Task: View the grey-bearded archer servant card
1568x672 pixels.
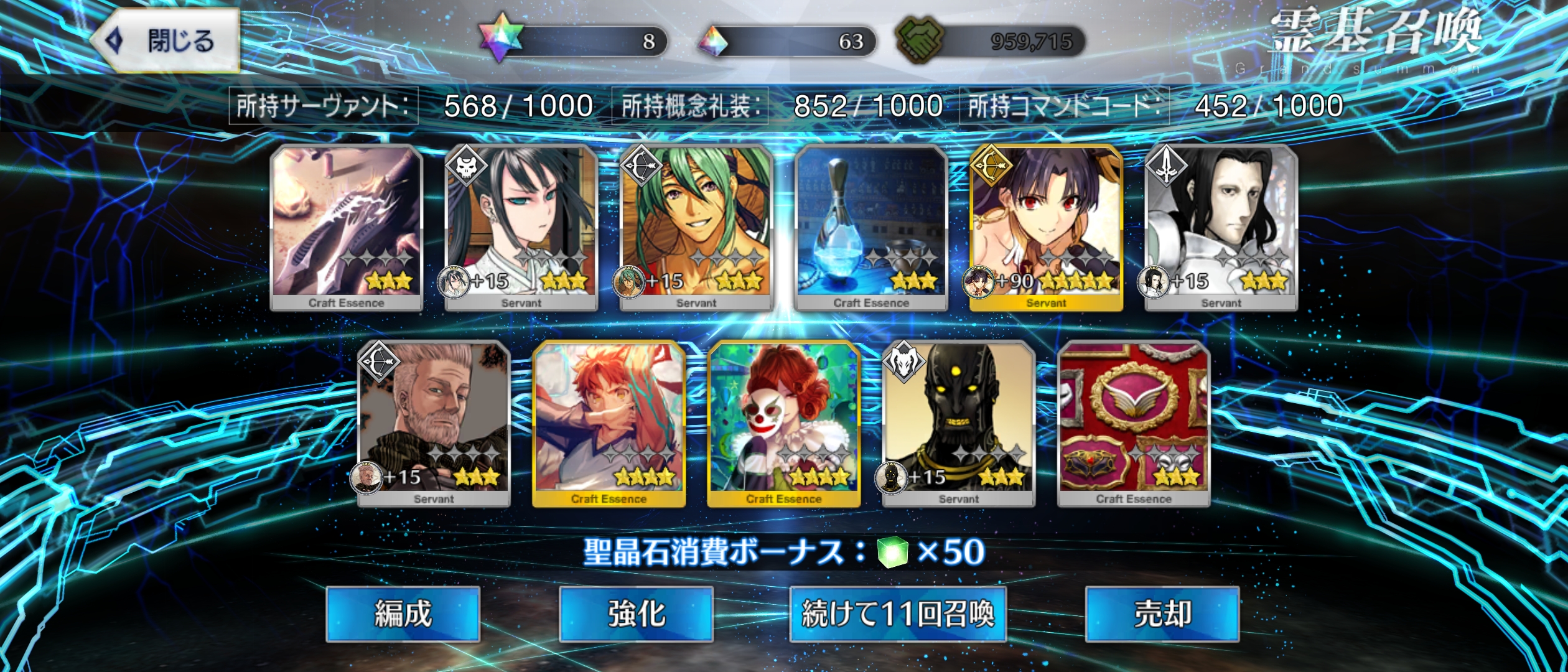Action: point(434,423)
